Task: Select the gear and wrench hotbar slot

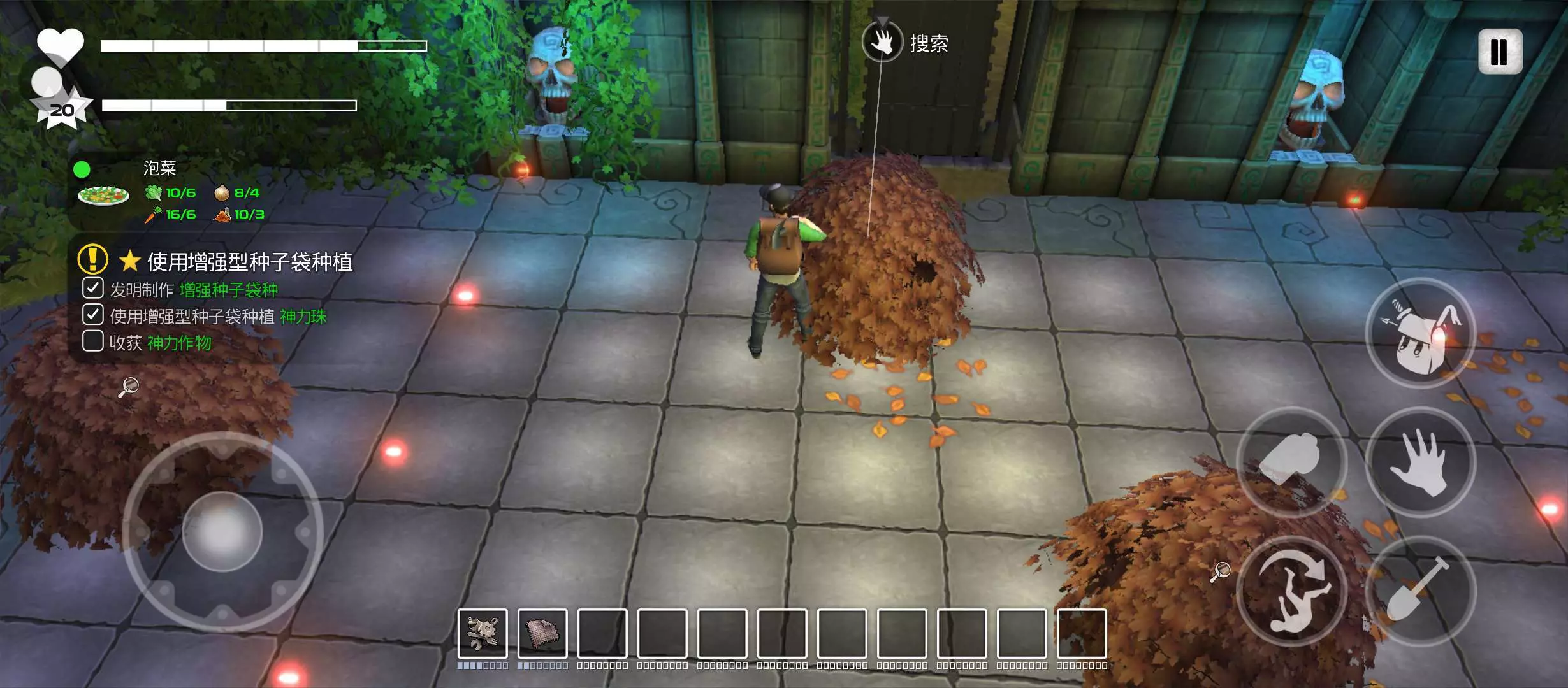Action: (x=483, y=633)
